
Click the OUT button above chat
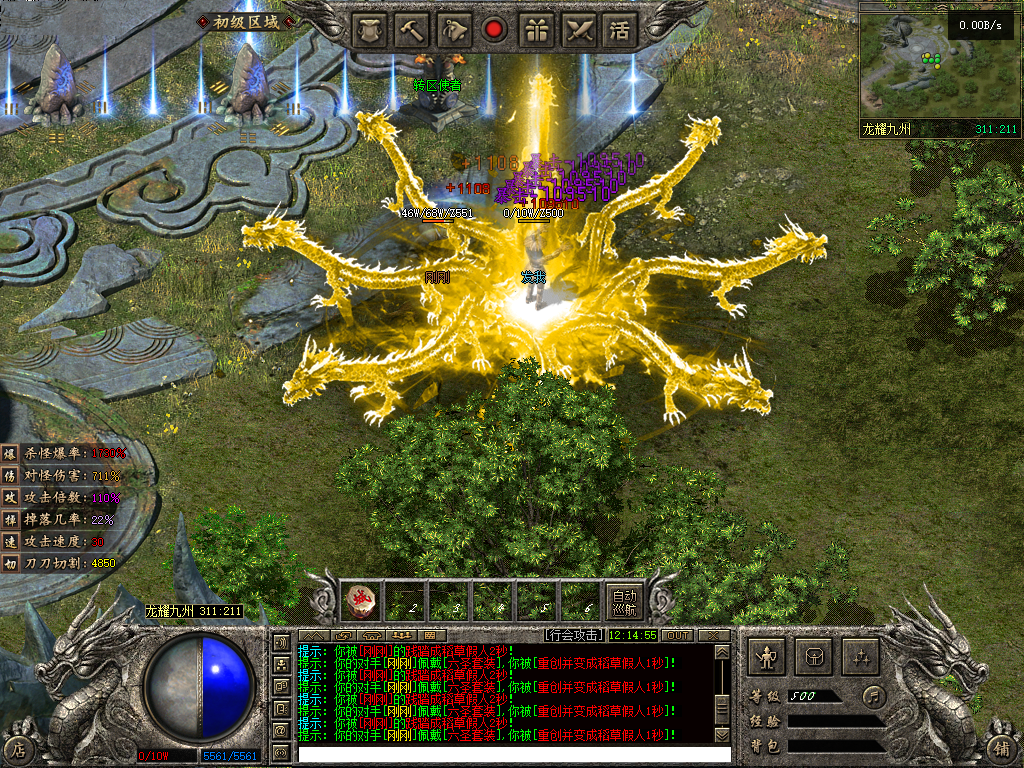(x=678, y=635)
